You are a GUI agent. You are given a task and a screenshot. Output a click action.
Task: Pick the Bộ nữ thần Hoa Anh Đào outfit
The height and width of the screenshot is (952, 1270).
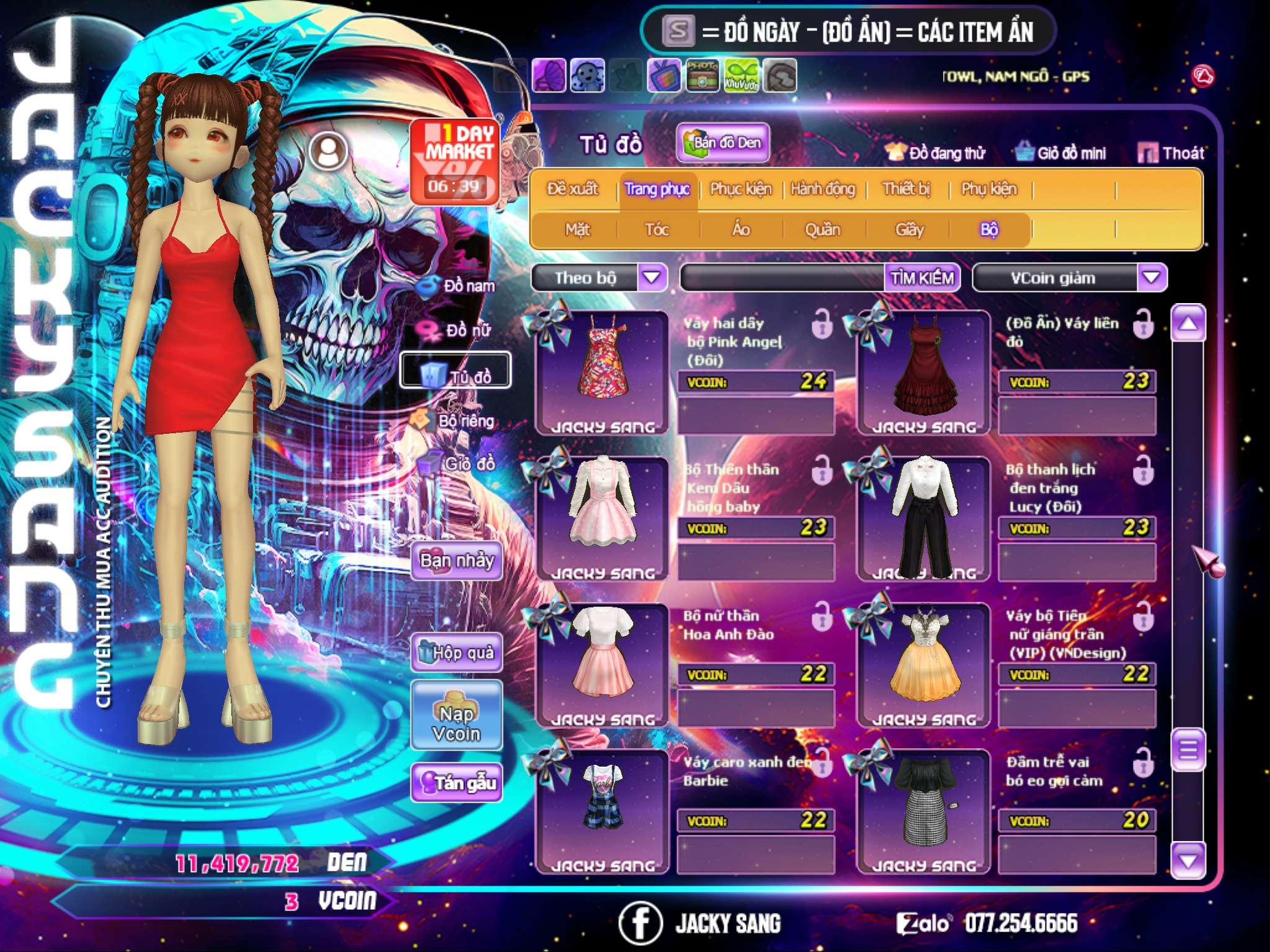(x=600, y=662)
